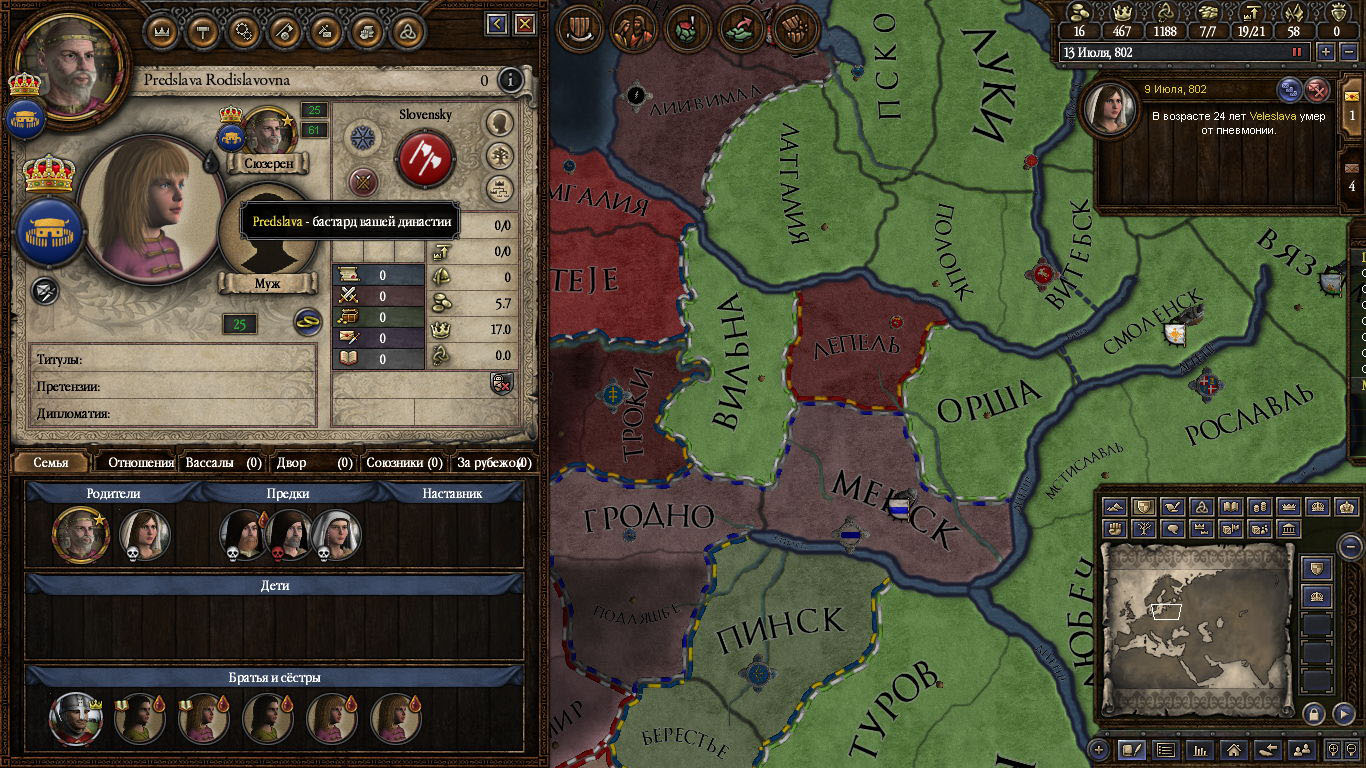This screenshot has width=1366, height=768.
Task: Dismiss the Veleslava death notification
Action: coord(1318,90)
